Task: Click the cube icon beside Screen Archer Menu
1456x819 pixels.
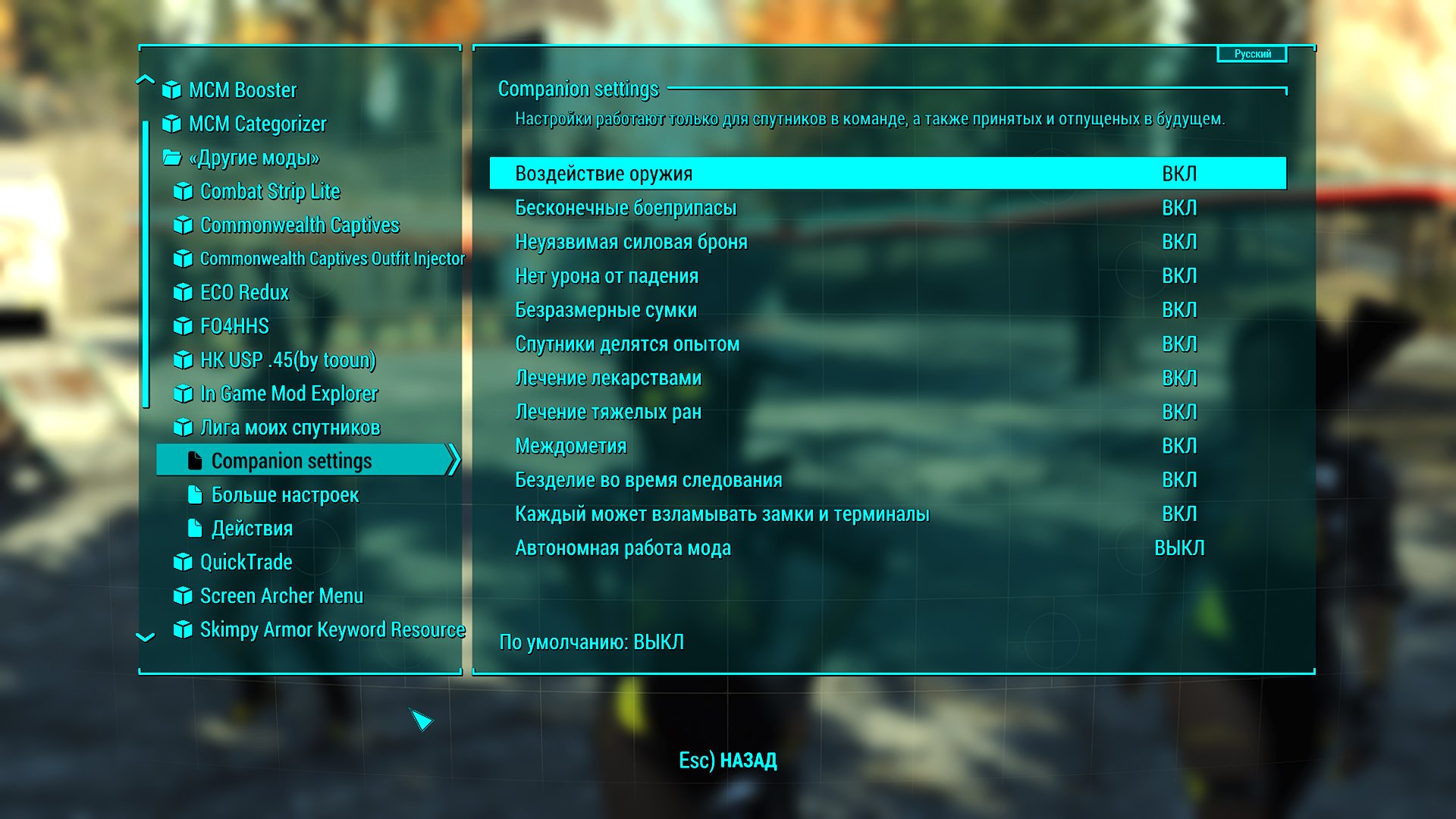Action: click(182, 596)
